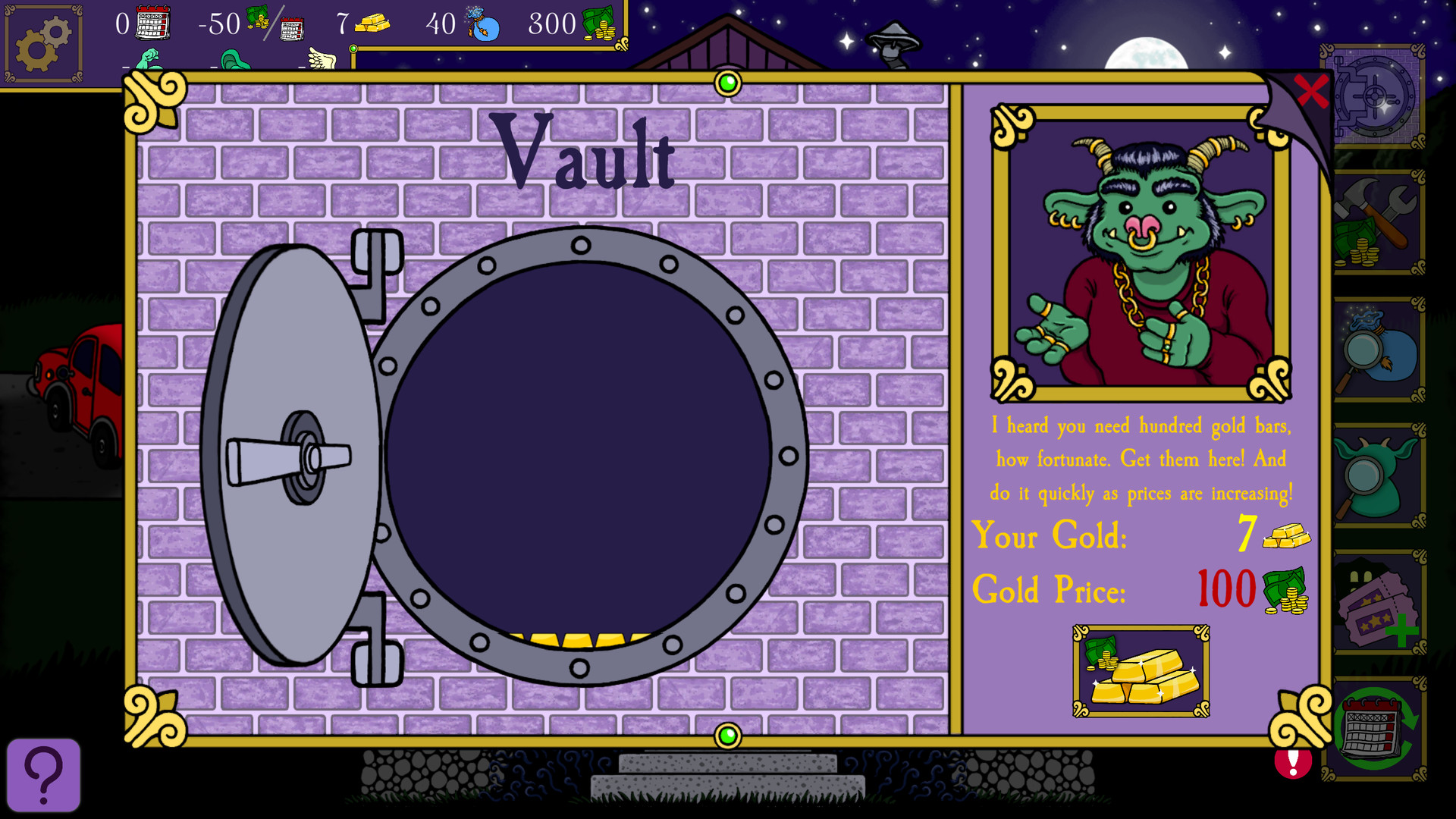Toggle the green dot above the Vault title
The width and height of the screenshot is (1456, 819).
tap(730, 83)
